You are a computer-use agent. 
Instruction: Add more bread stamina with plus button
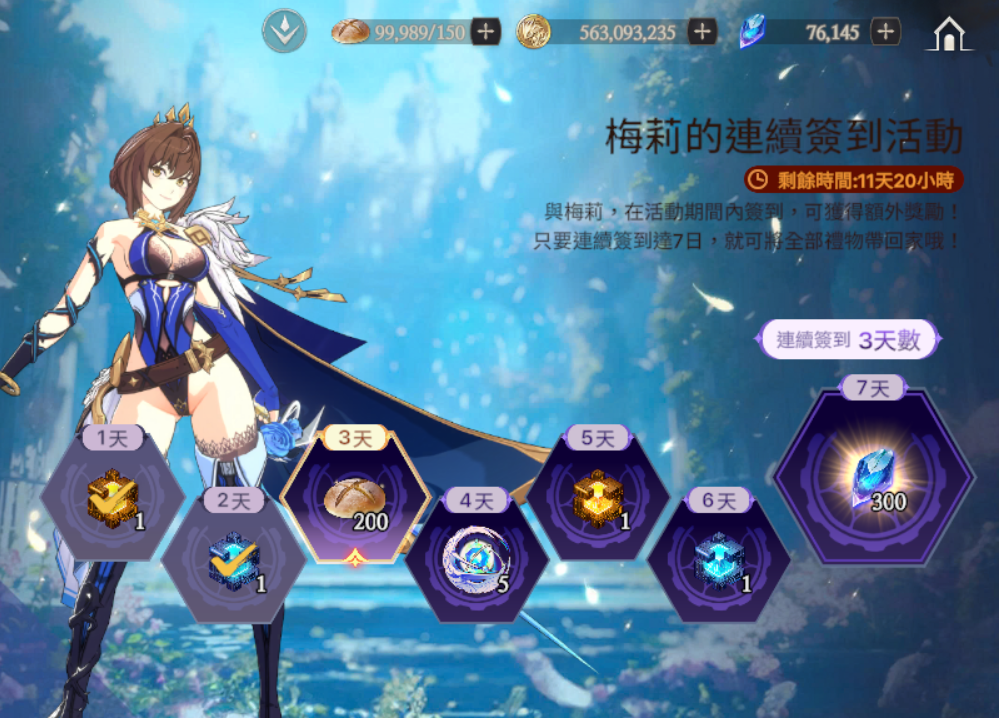coord(486,32)
